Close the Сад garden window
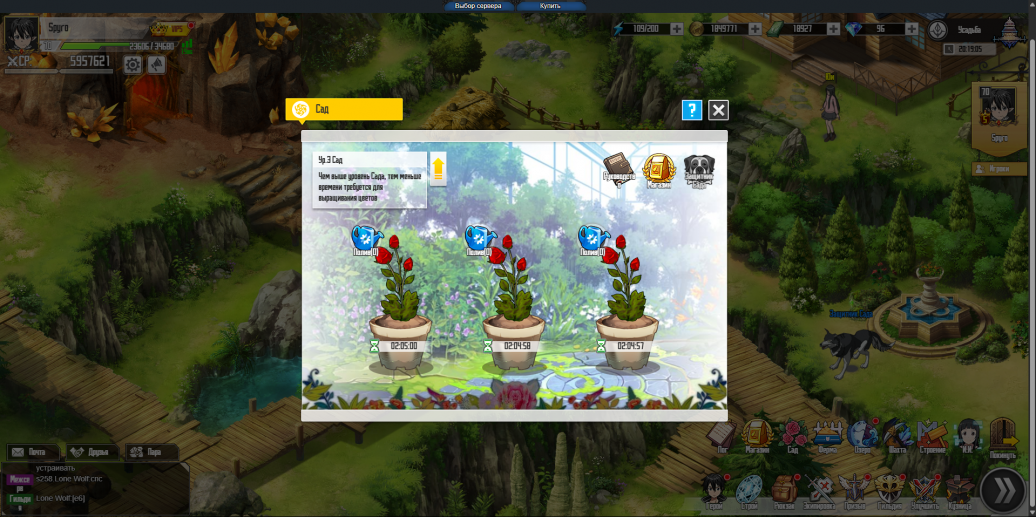The height and width of the screenshot is (517, 1036). 718,110
